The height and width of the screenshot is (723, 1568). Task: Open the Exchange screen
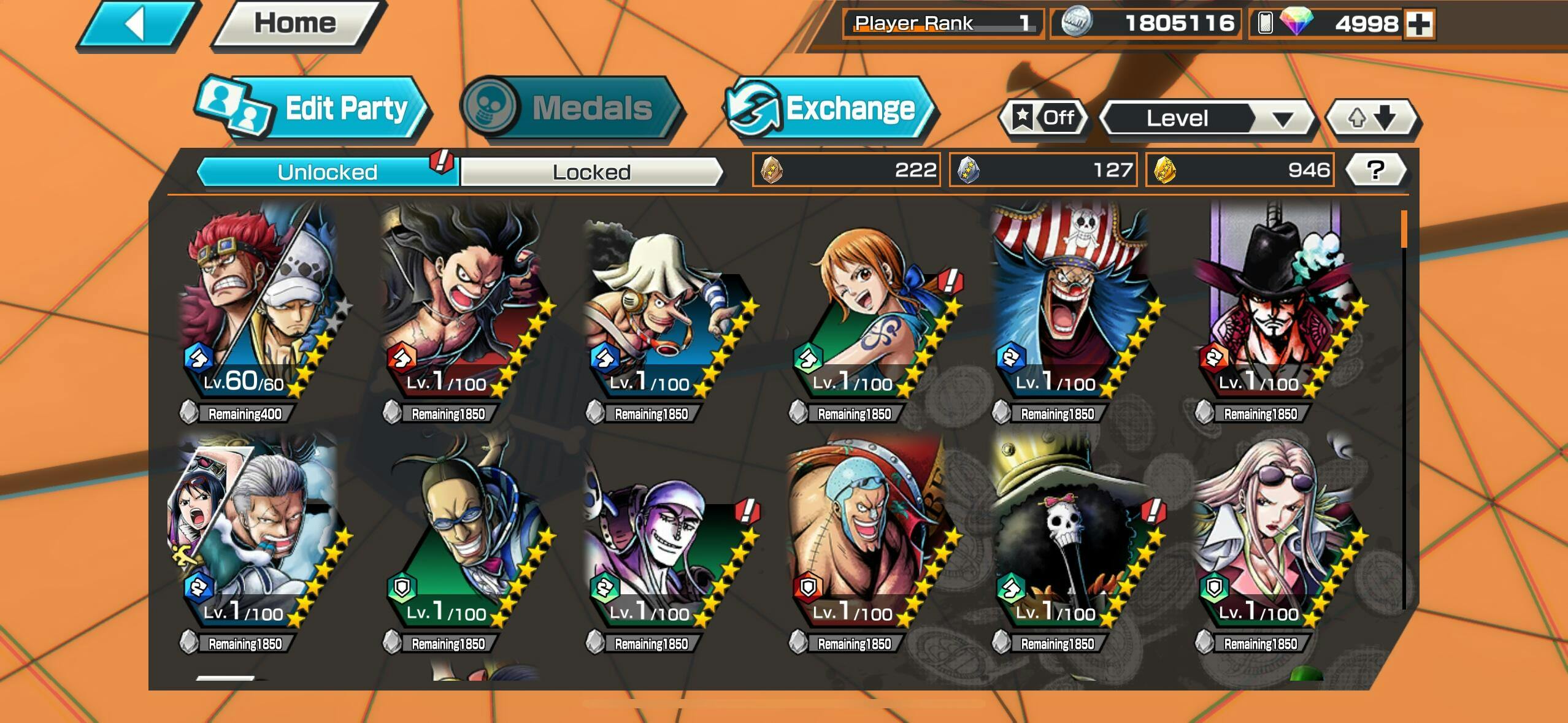830,109
